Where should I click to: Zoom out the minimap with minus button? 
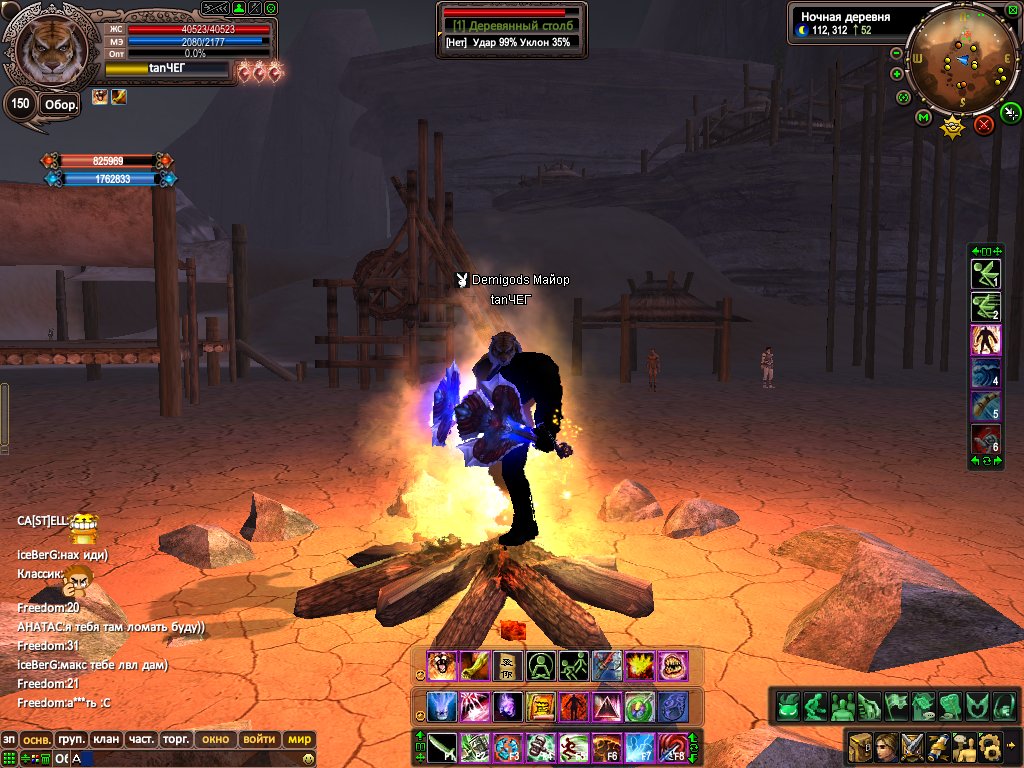(x=896, y=53)
